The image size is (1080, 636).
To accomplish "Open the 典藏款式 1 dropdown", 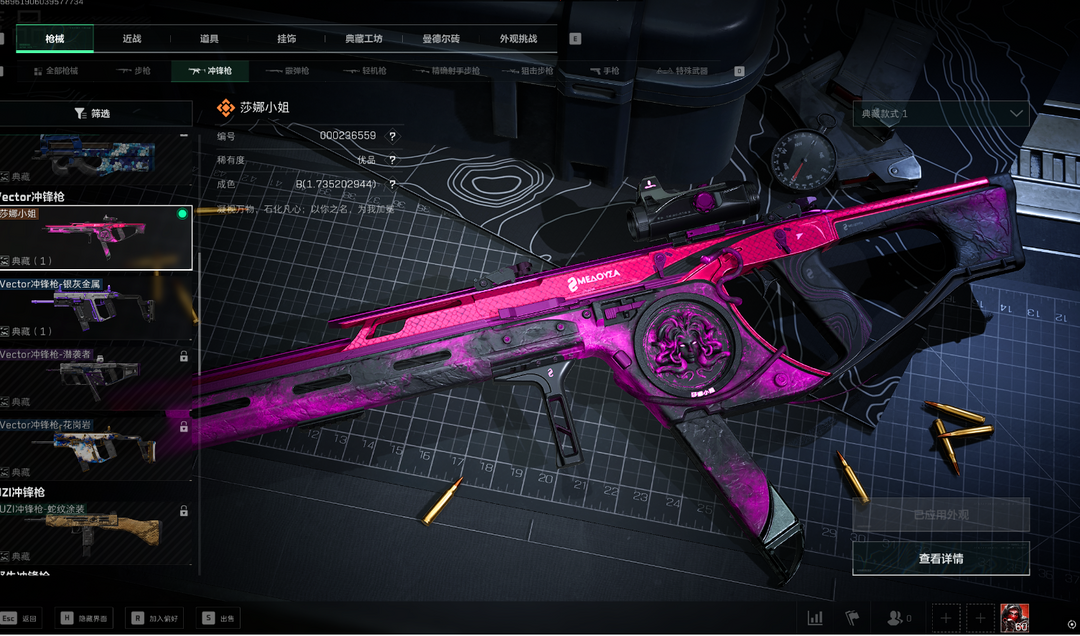I will pyautogui.click(x=941, y=114).
